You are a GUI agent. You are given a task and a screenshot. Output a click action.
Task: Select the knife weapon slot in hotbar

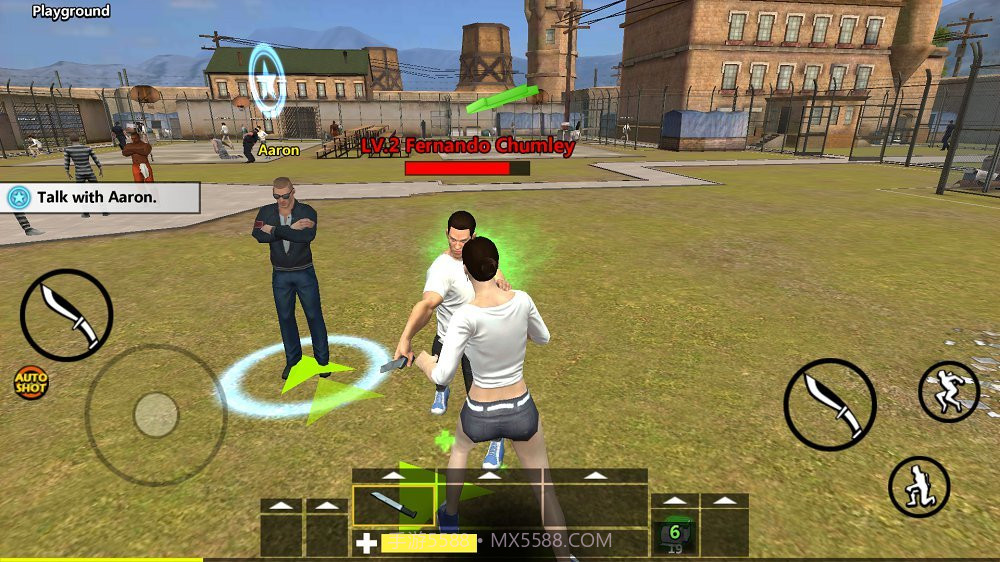click(393, 506)
